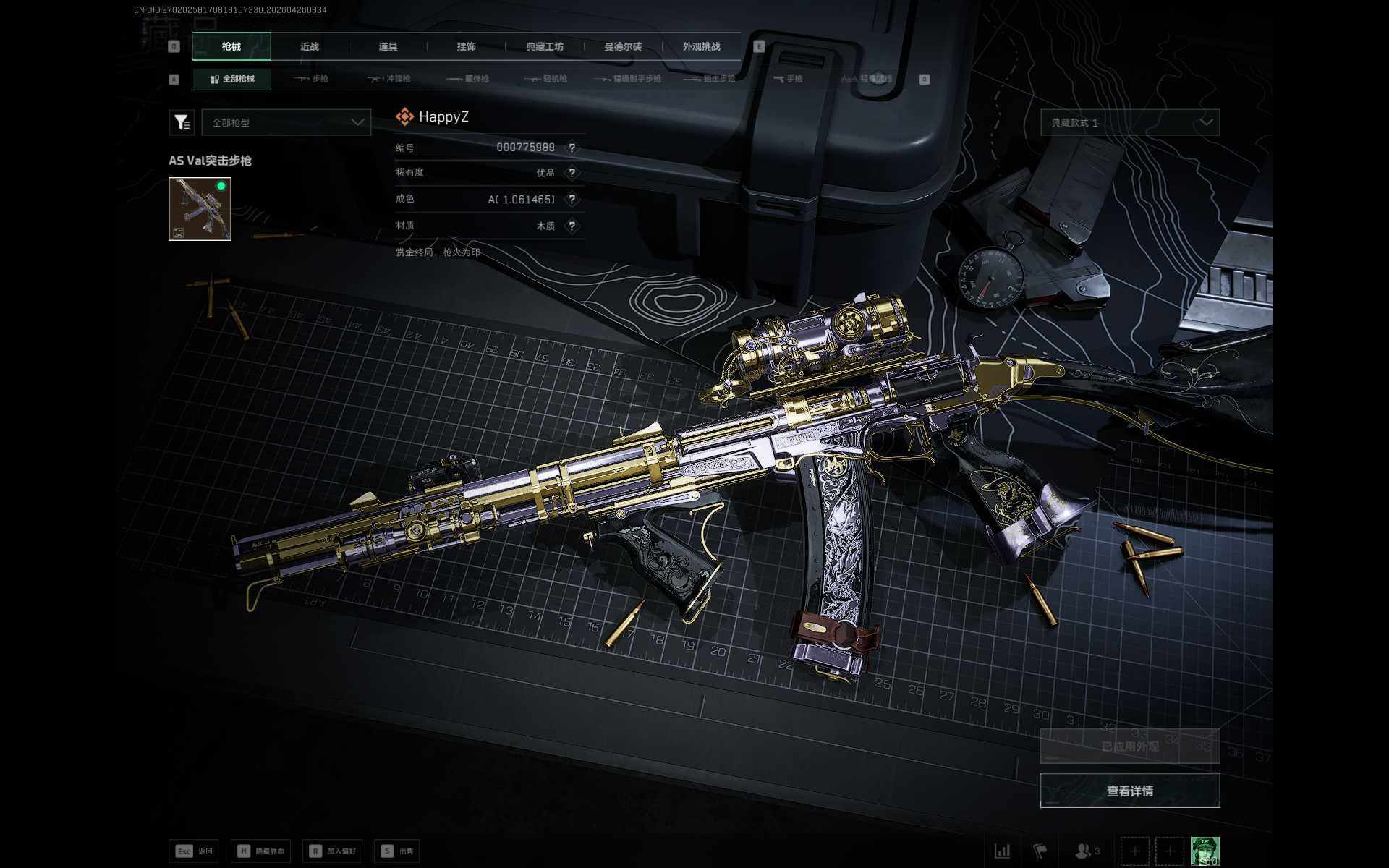Filter by 冲锋枪 submachine guns
Image resolution: width=1389 pixels, height=868 pixels.
pyautogui.click(x=389, y=79)
